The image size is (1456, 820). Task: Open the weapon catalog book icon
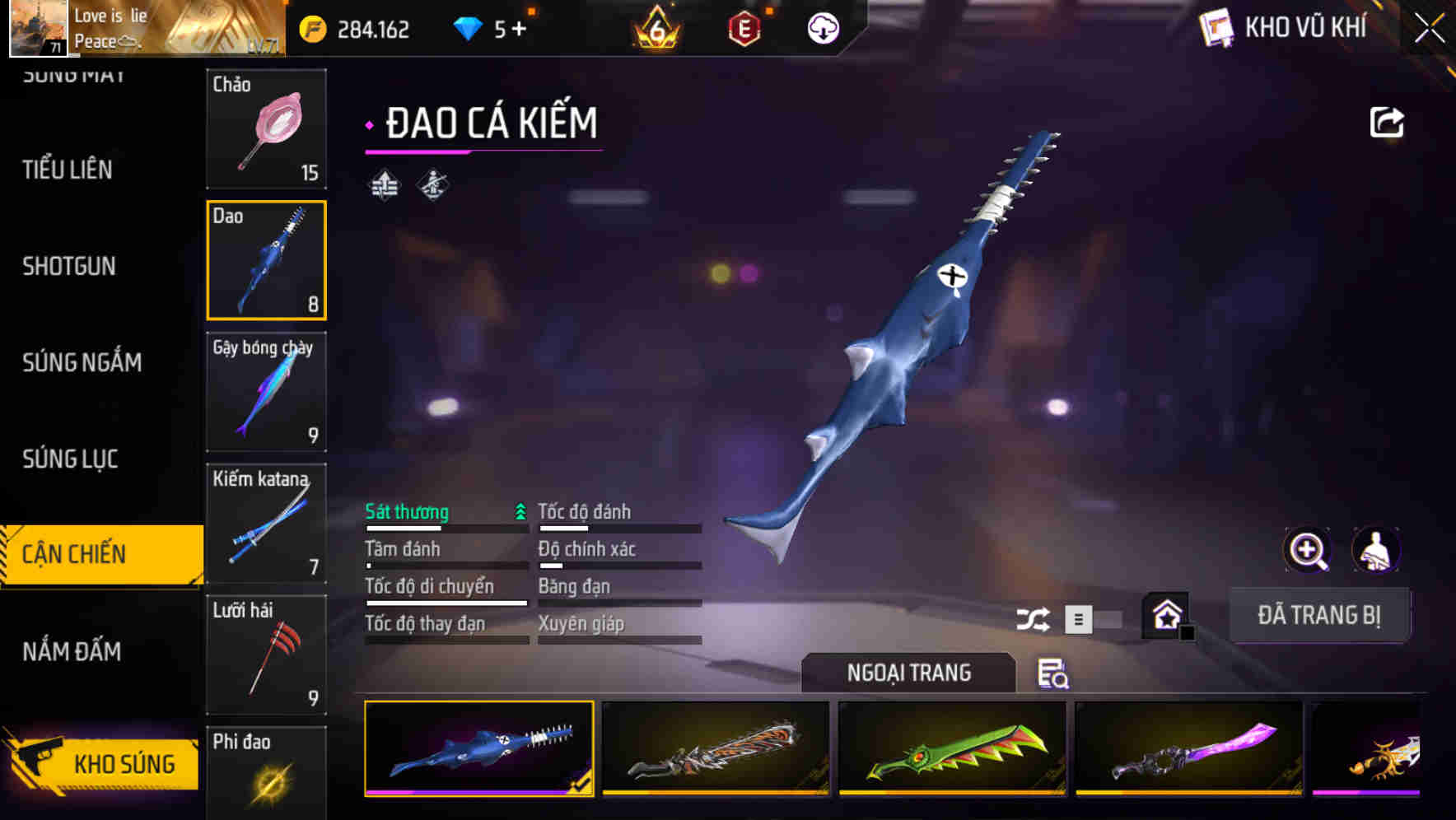[1215, 27]
